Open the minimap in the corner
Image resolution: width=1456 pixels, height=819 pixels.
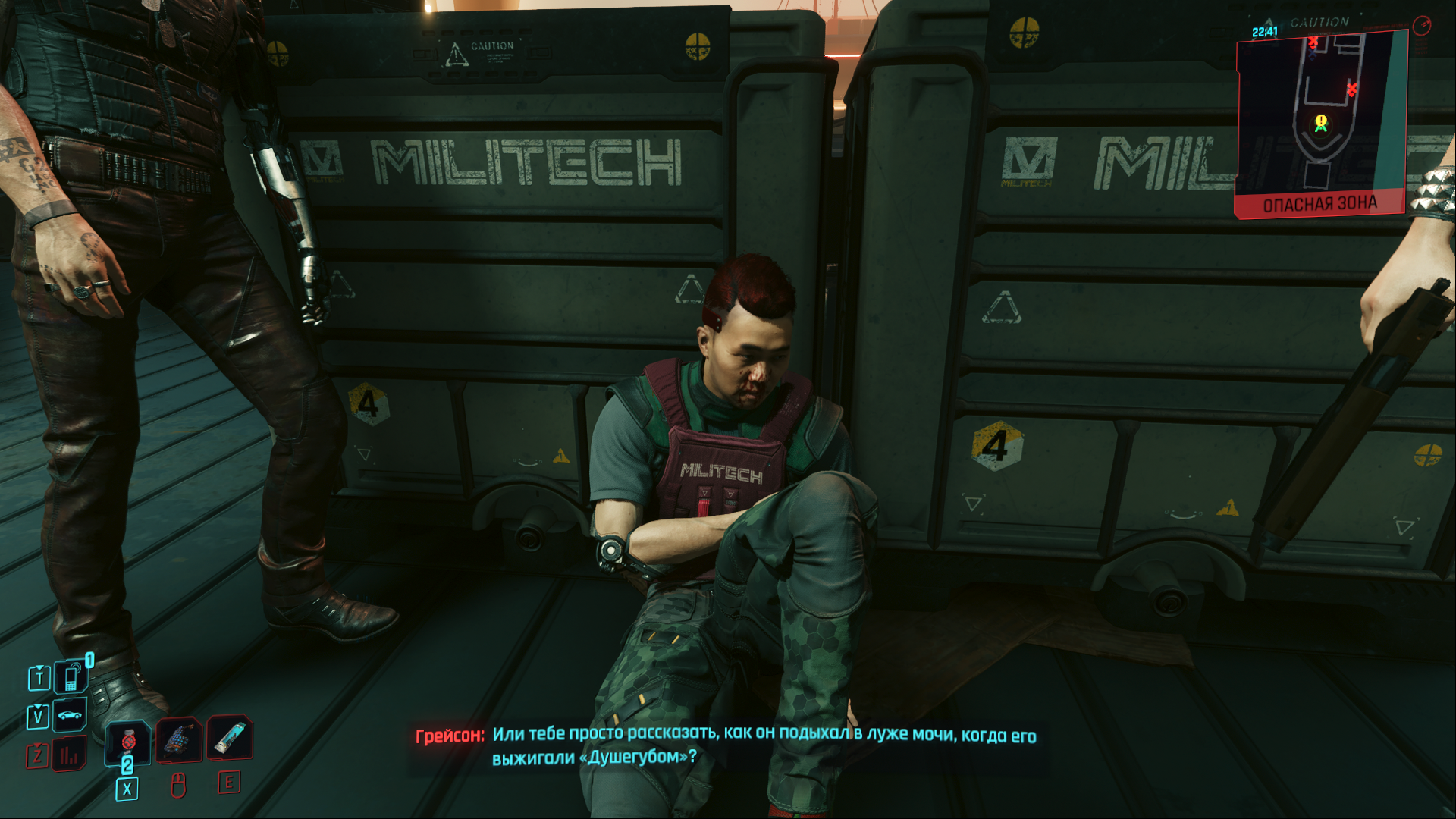[1321, 121]
